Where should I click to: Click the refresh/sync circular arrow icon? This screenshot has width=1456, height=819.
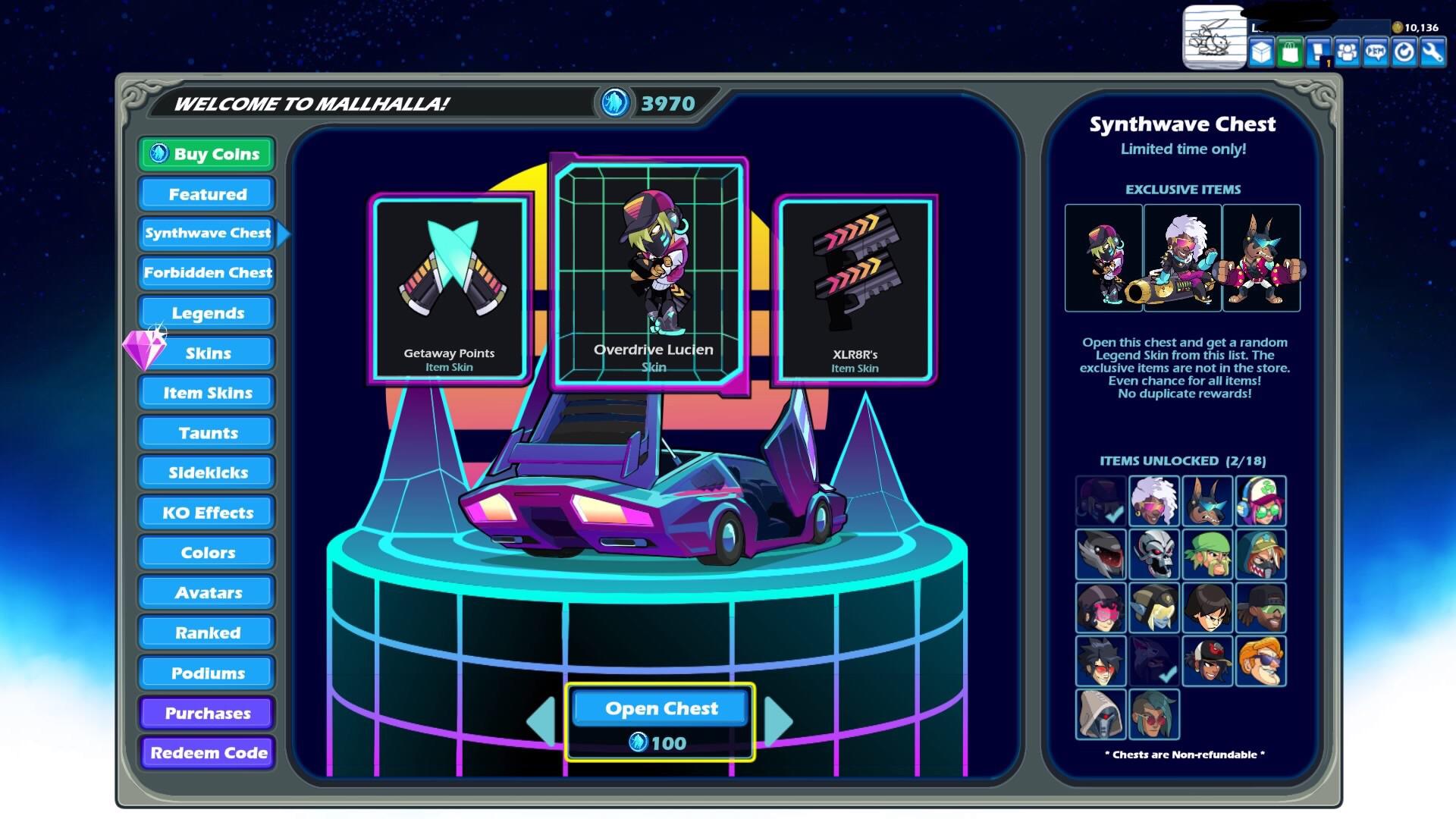pyautogui.click(x=1404, y=50)
